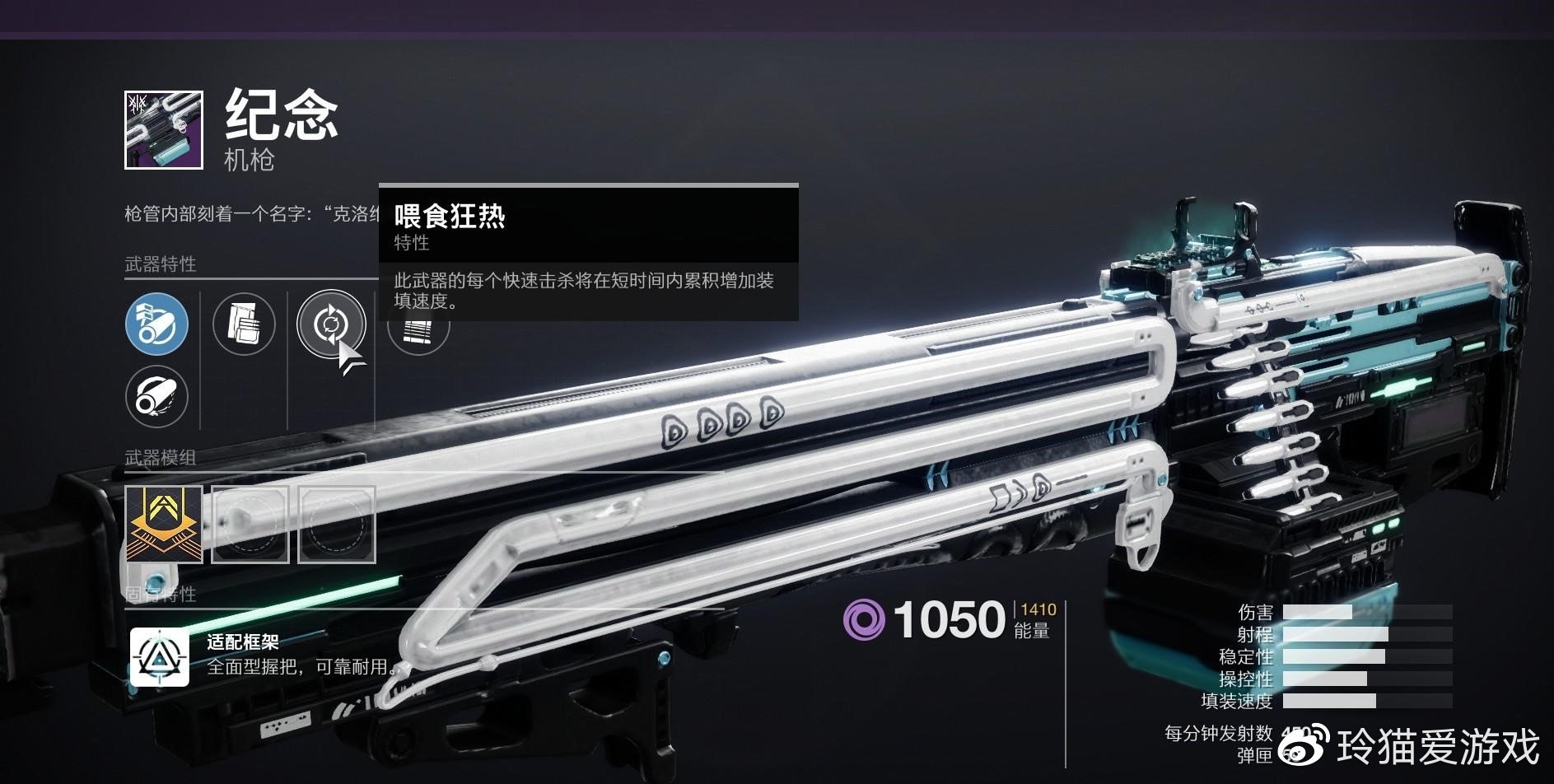Choose the unselected lower barrel perk
The width and height of the screenshot is (1554, 784).
click(x=156, y=397)
